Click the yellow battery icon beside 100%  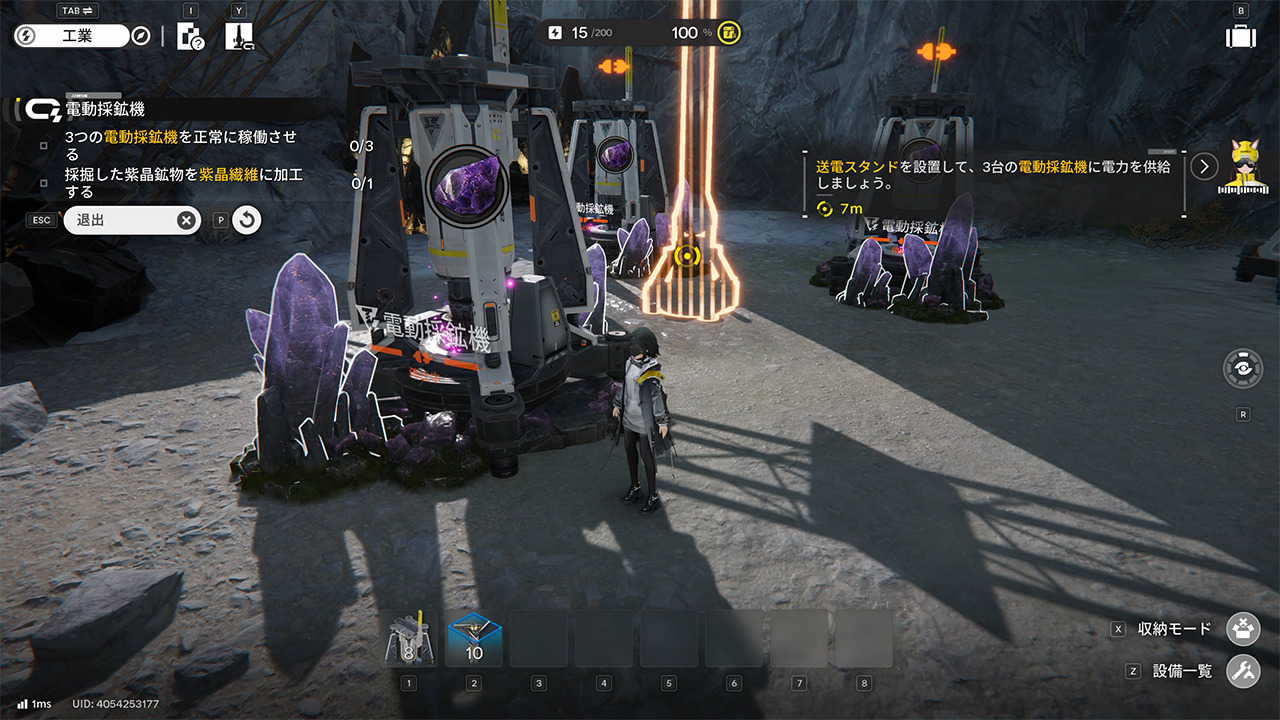(730, 33)
